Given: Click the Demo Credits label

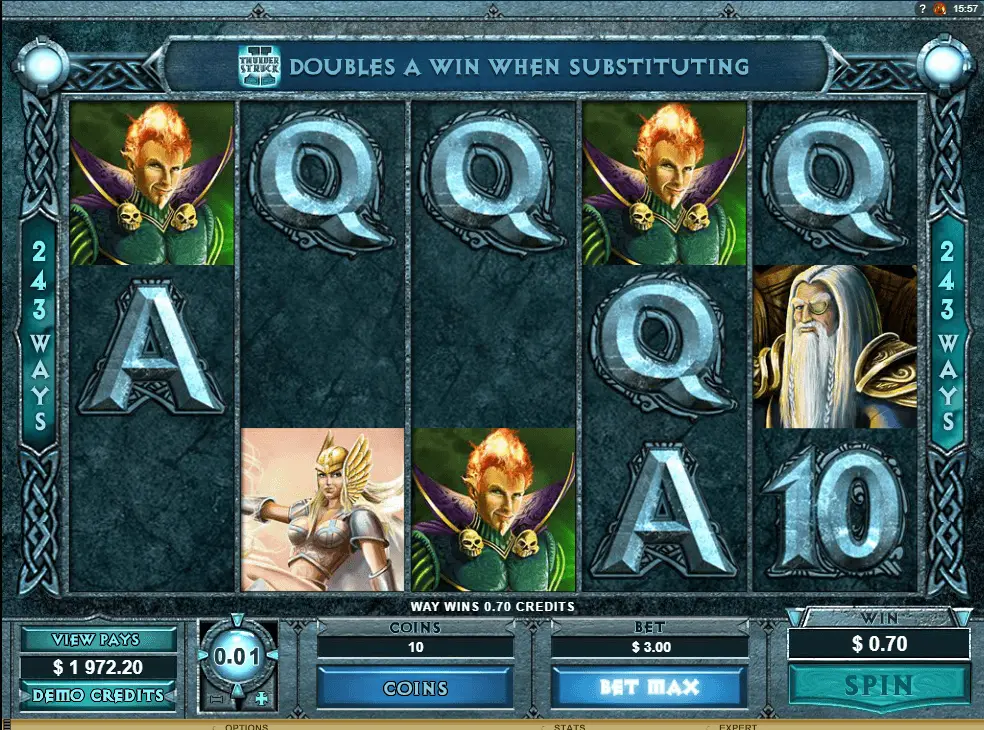Looking at the screenshot, I should click(x=99, y=695).
